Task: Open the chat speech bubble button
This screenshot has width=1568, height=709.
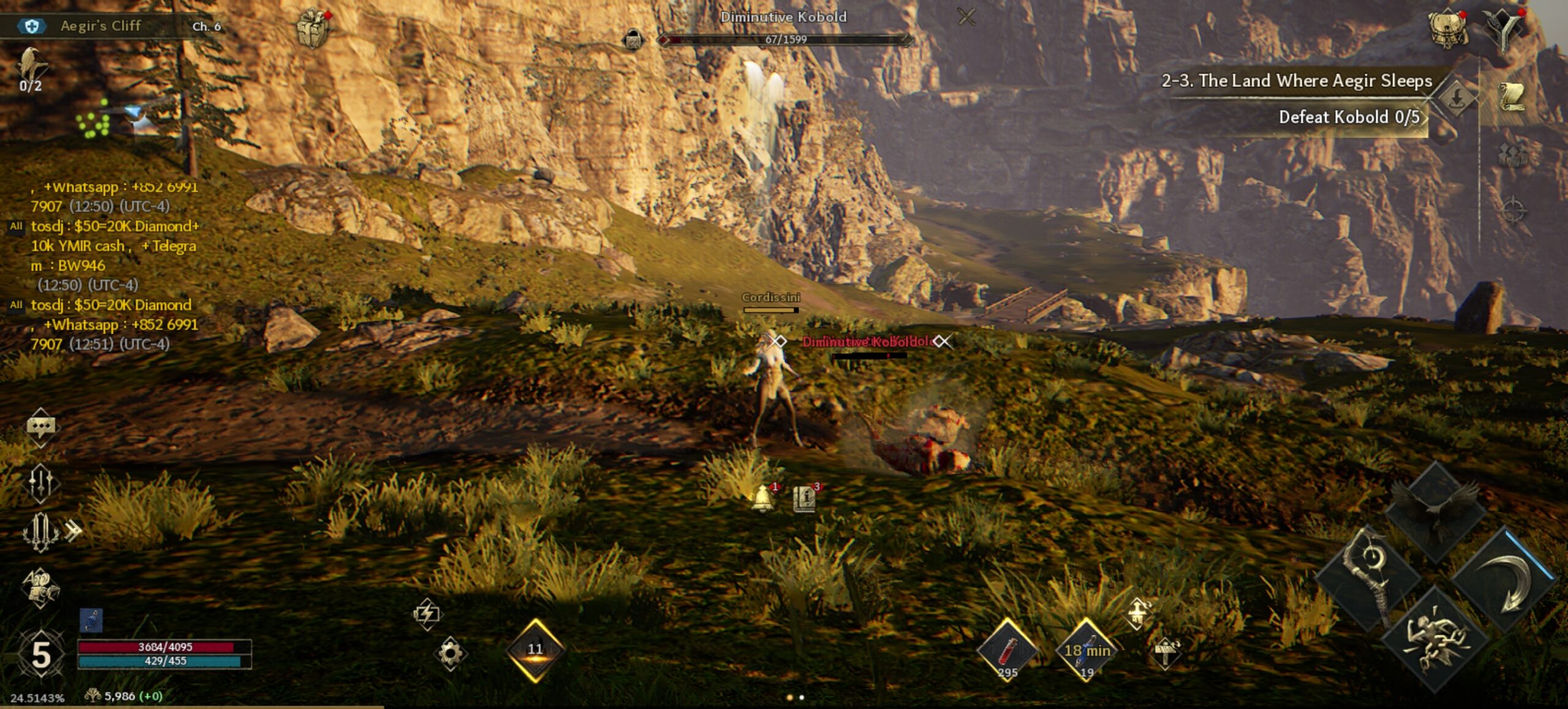Action: [40, 426]
